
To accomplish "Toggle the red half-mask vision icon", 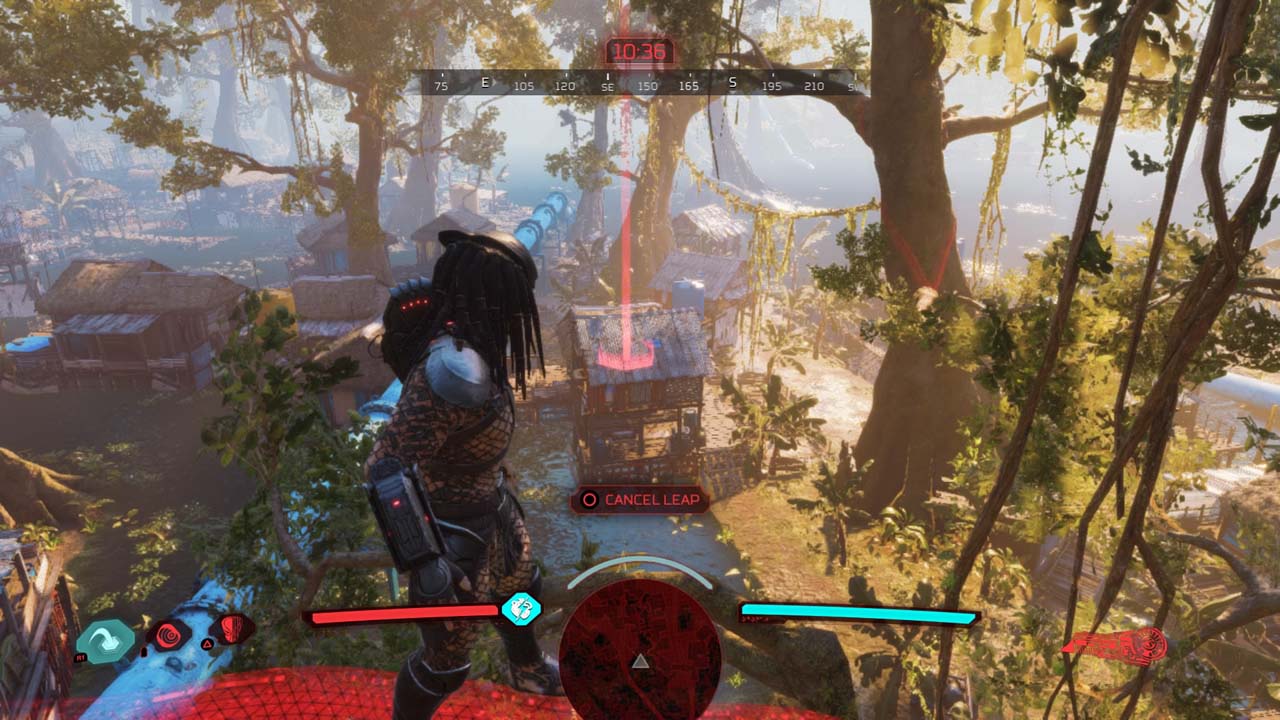I will point(231,629).
